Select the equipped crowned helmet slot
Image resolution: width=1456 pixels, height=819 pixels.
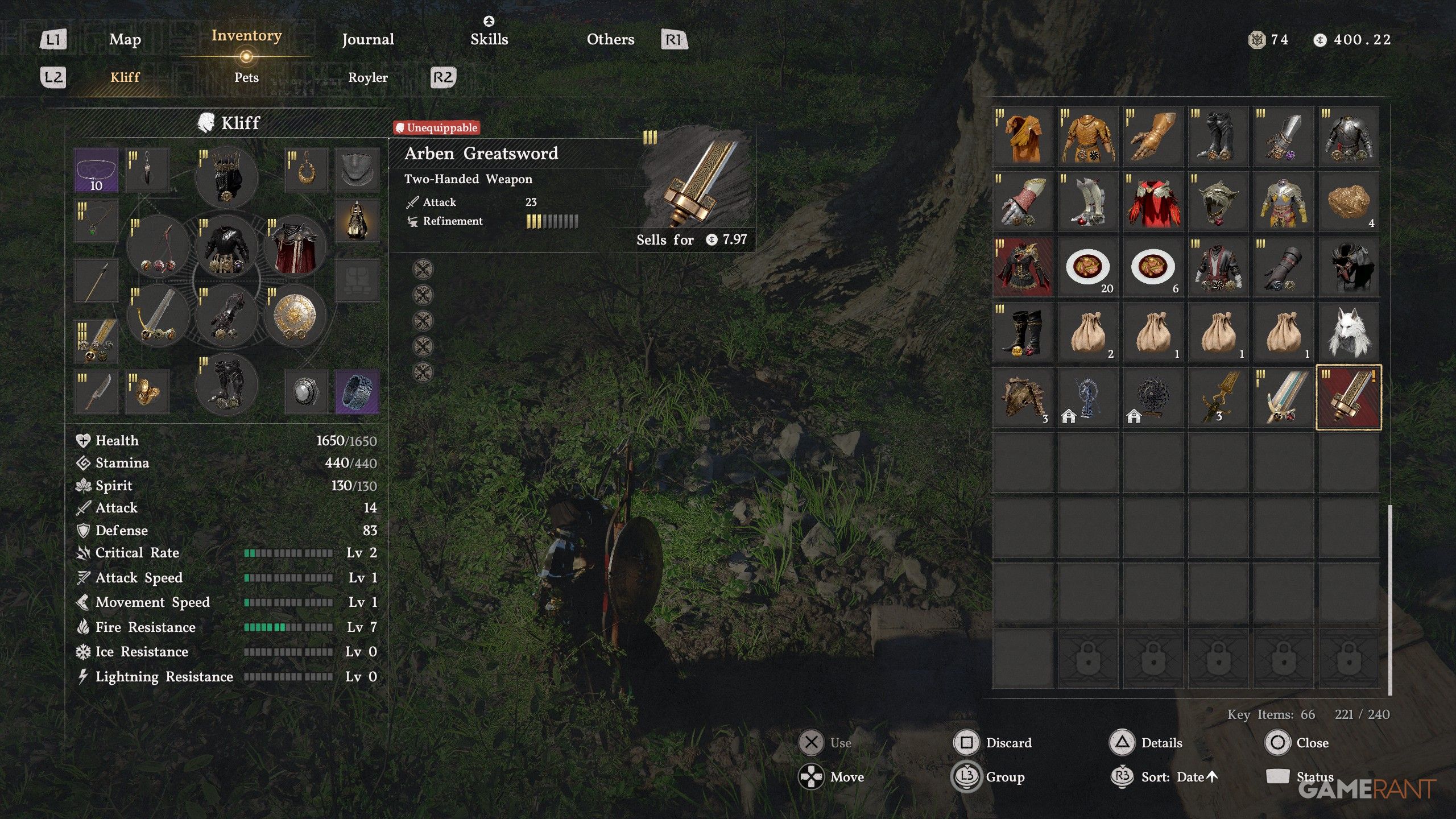226,176
